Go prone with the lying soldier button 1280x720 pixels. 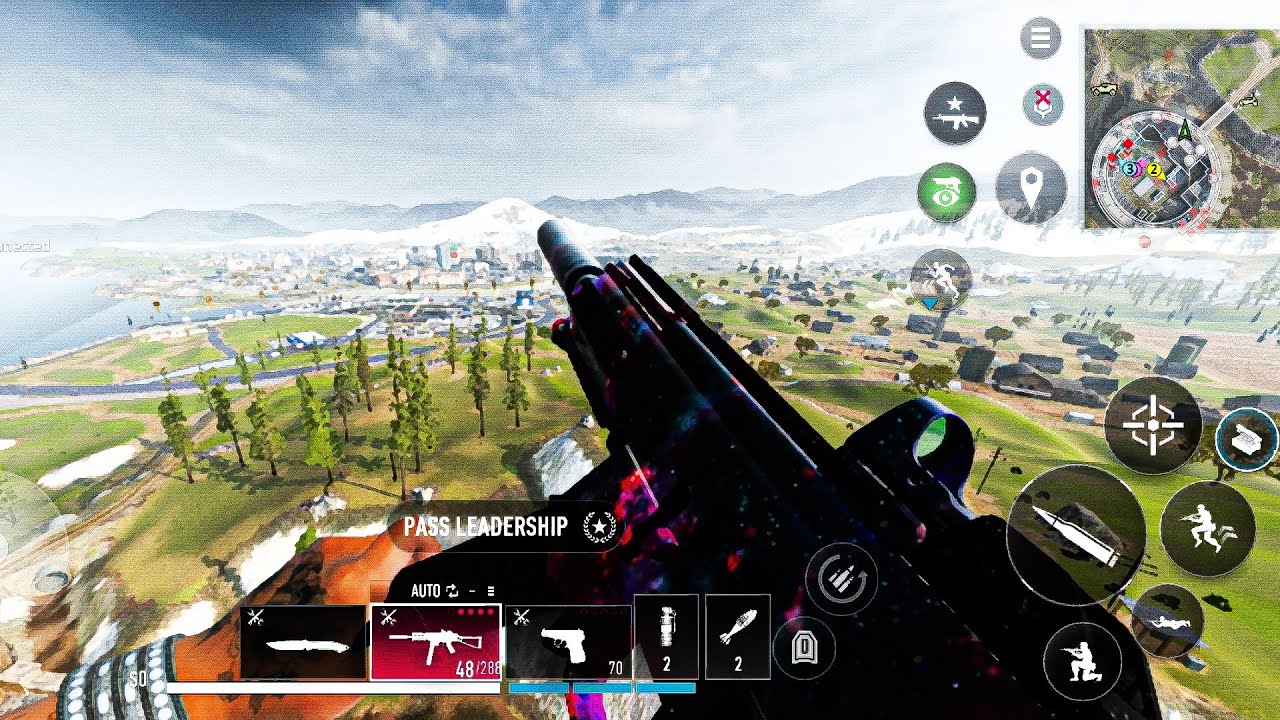[x=1168, y=621]
